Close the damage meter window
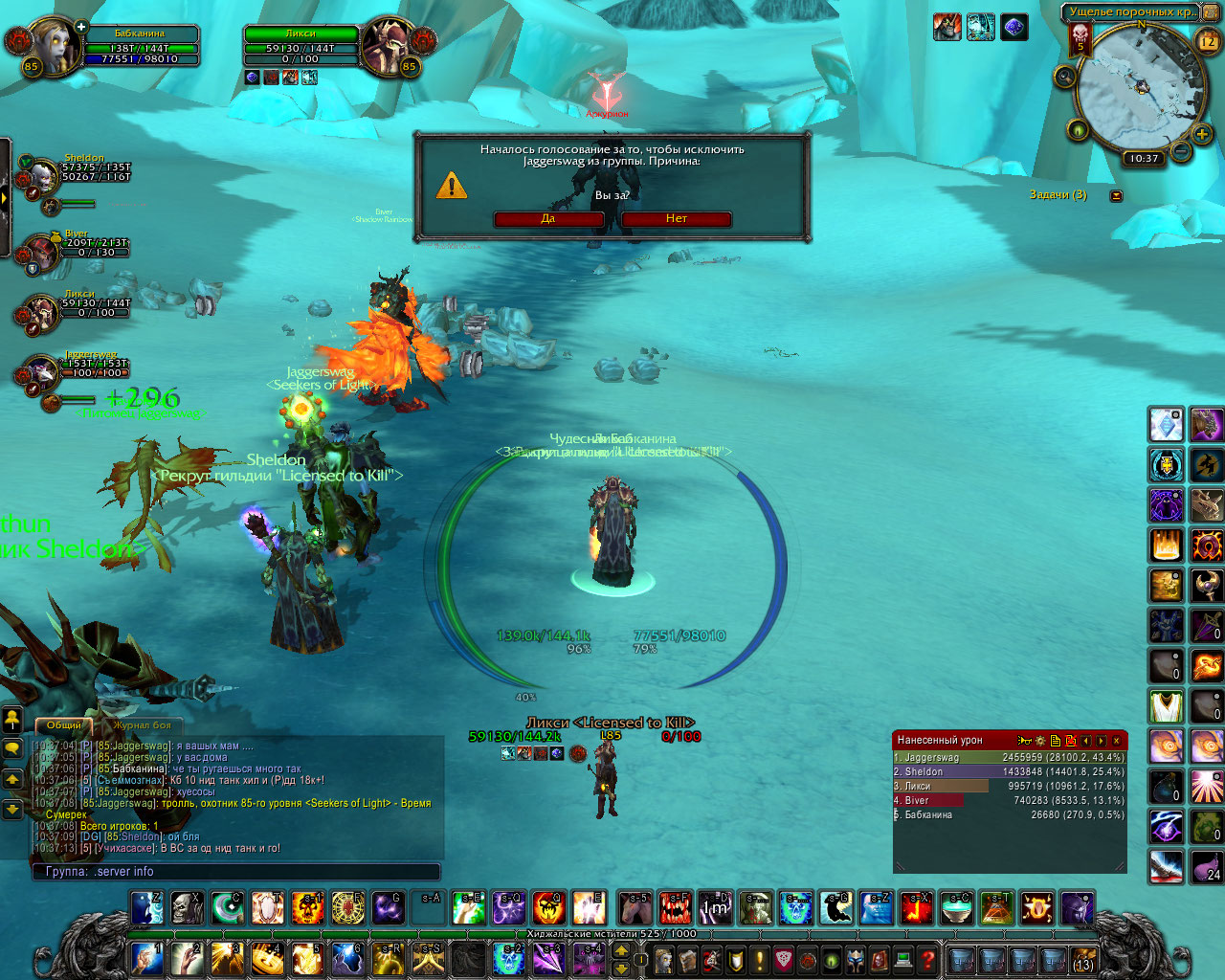The image size is (1225, 980). pyautogui.click(x=1116, y=741)
